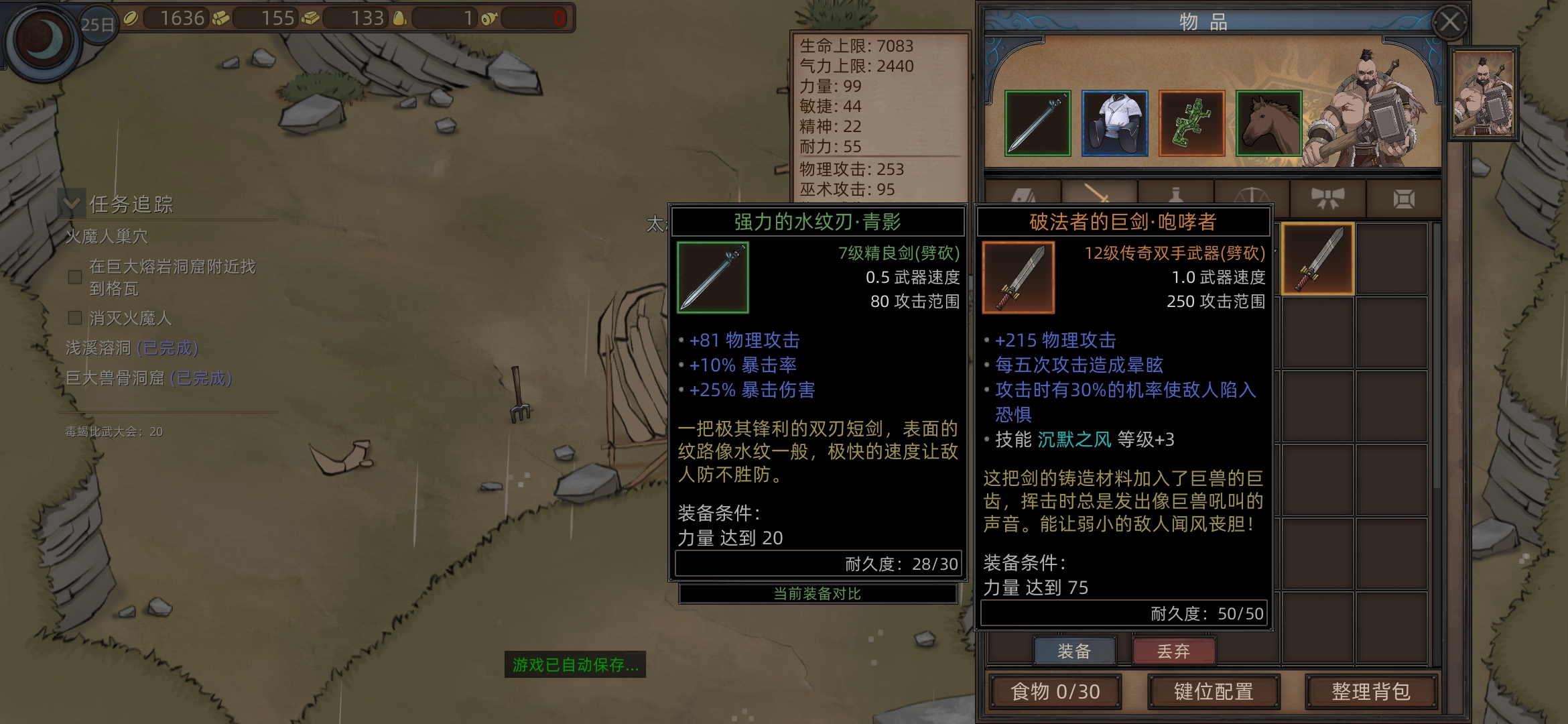Open the 食物 0/30 food panel
The height and width of the screenshot is (724, 1568).
coord(1055,691)
